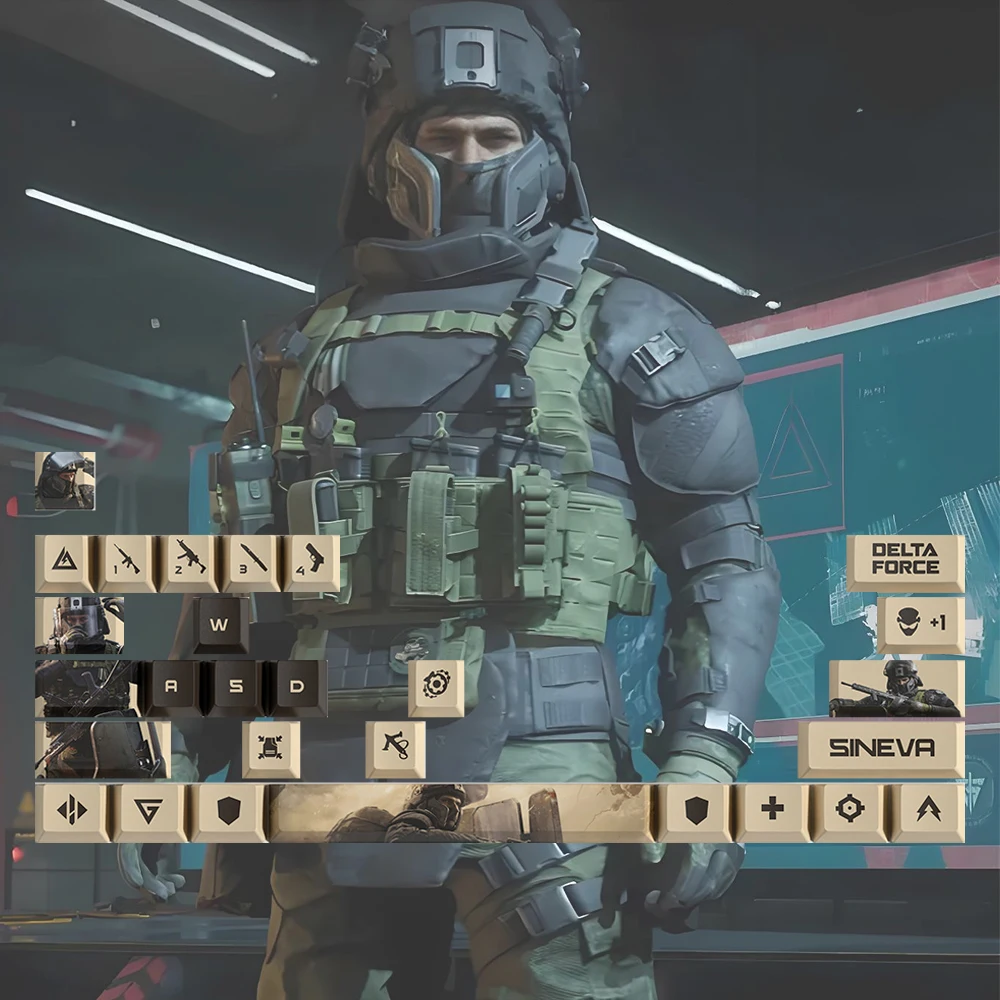
Task: Select the gear cog icon key
Action: click(x=436, y=687)
